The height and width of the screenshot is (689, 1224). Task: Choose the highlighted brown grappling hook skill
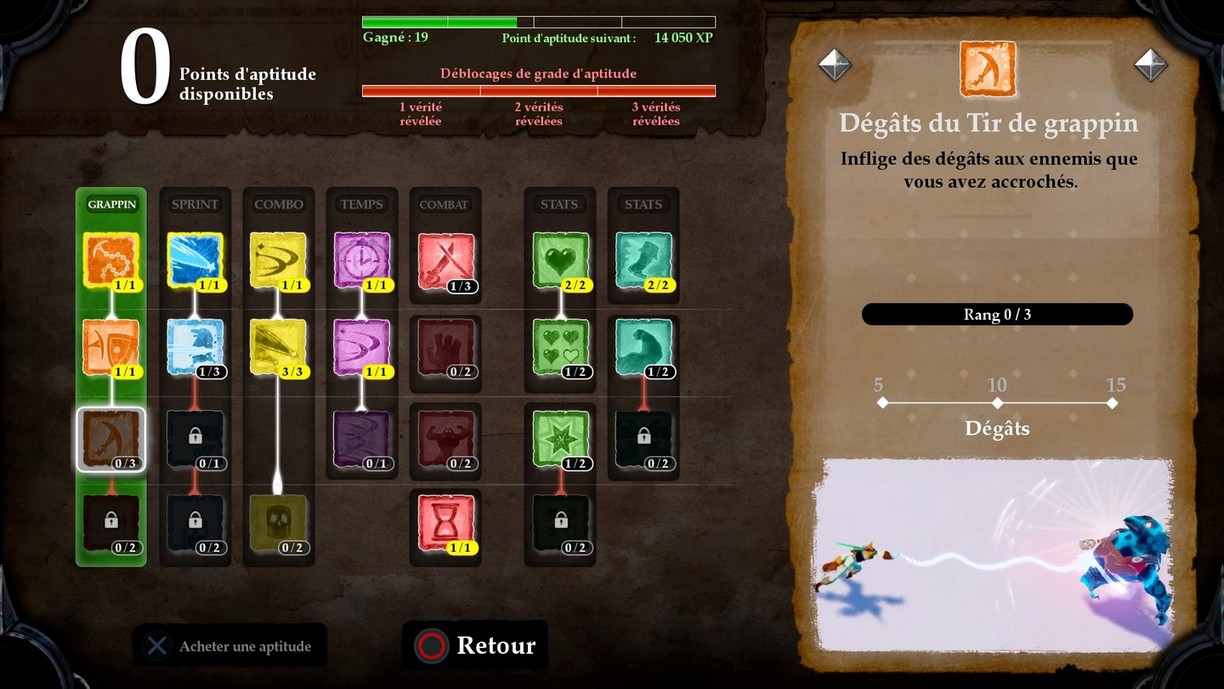pyautogui.click(x=111, y=438)
